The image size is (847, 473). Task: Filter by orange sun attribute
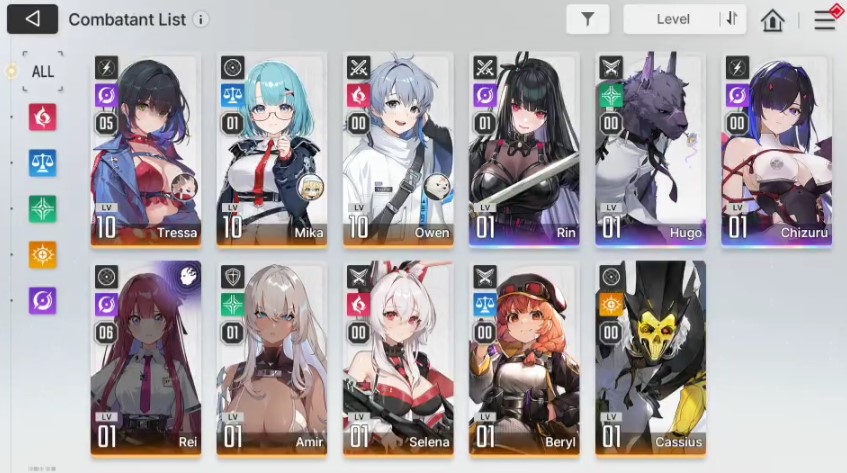coord(43,254)
